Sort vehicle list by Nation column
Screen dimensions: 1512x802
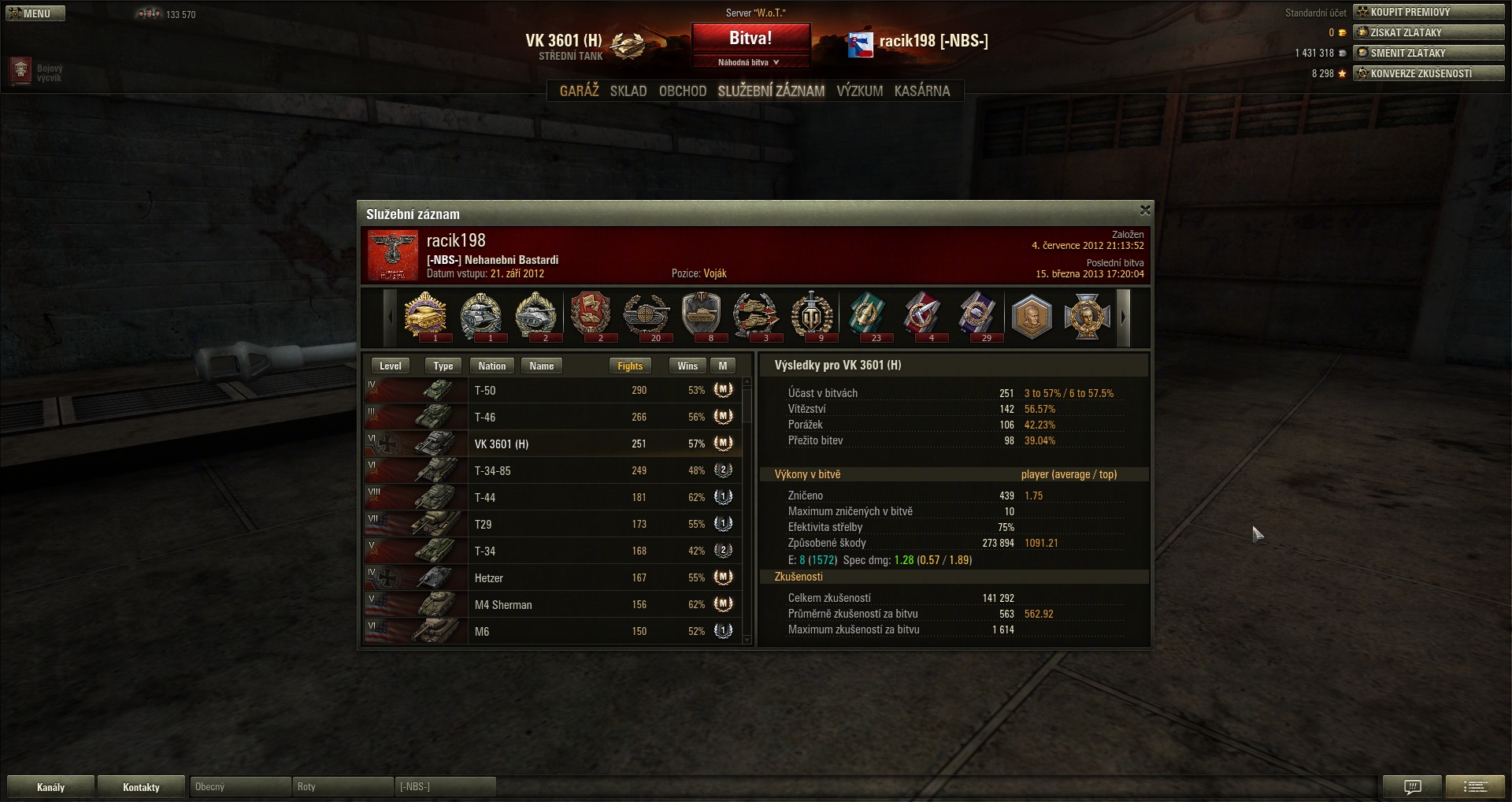(x=491, y=366)
